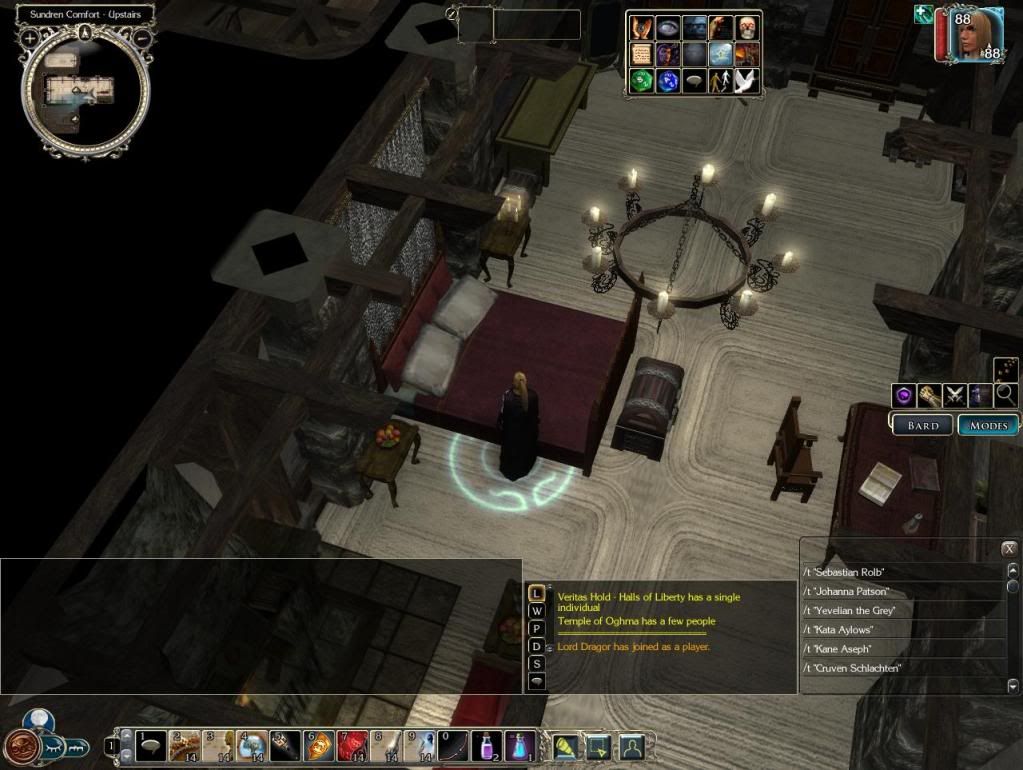Click the magnifying glass examine icon
This screenshot has height=770, width=1023.
tap(1005, 395)
